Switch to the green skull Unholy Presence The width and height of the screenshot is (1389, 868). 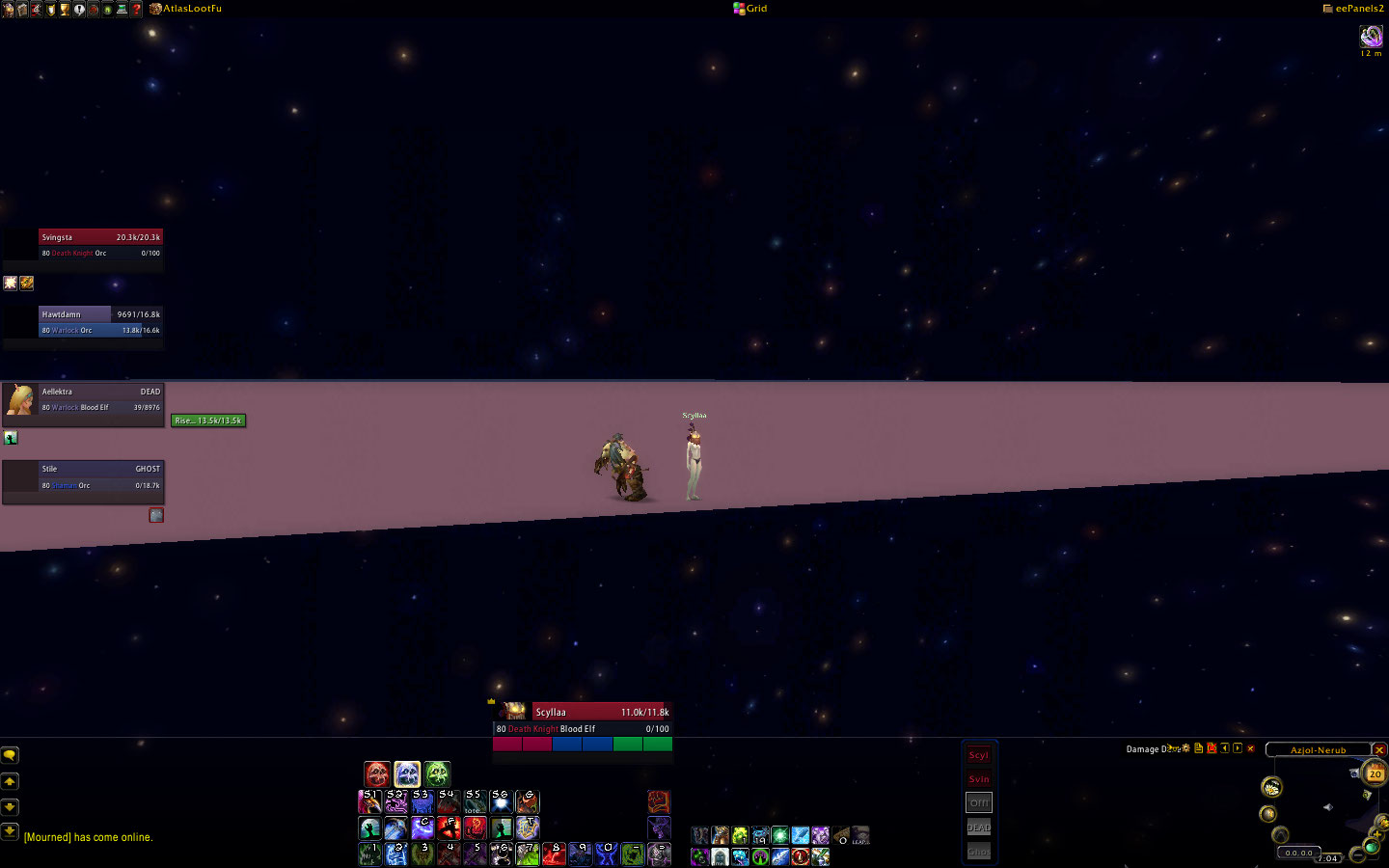coord(437,773)
